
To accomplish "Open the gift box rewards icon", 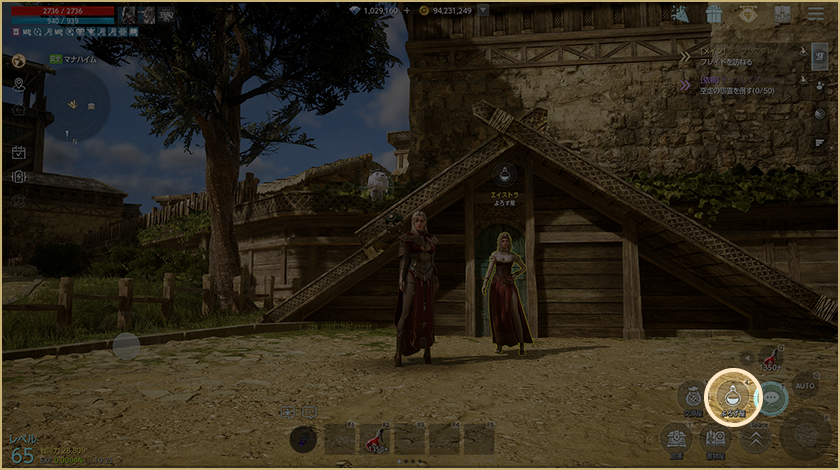I will 713,14.
